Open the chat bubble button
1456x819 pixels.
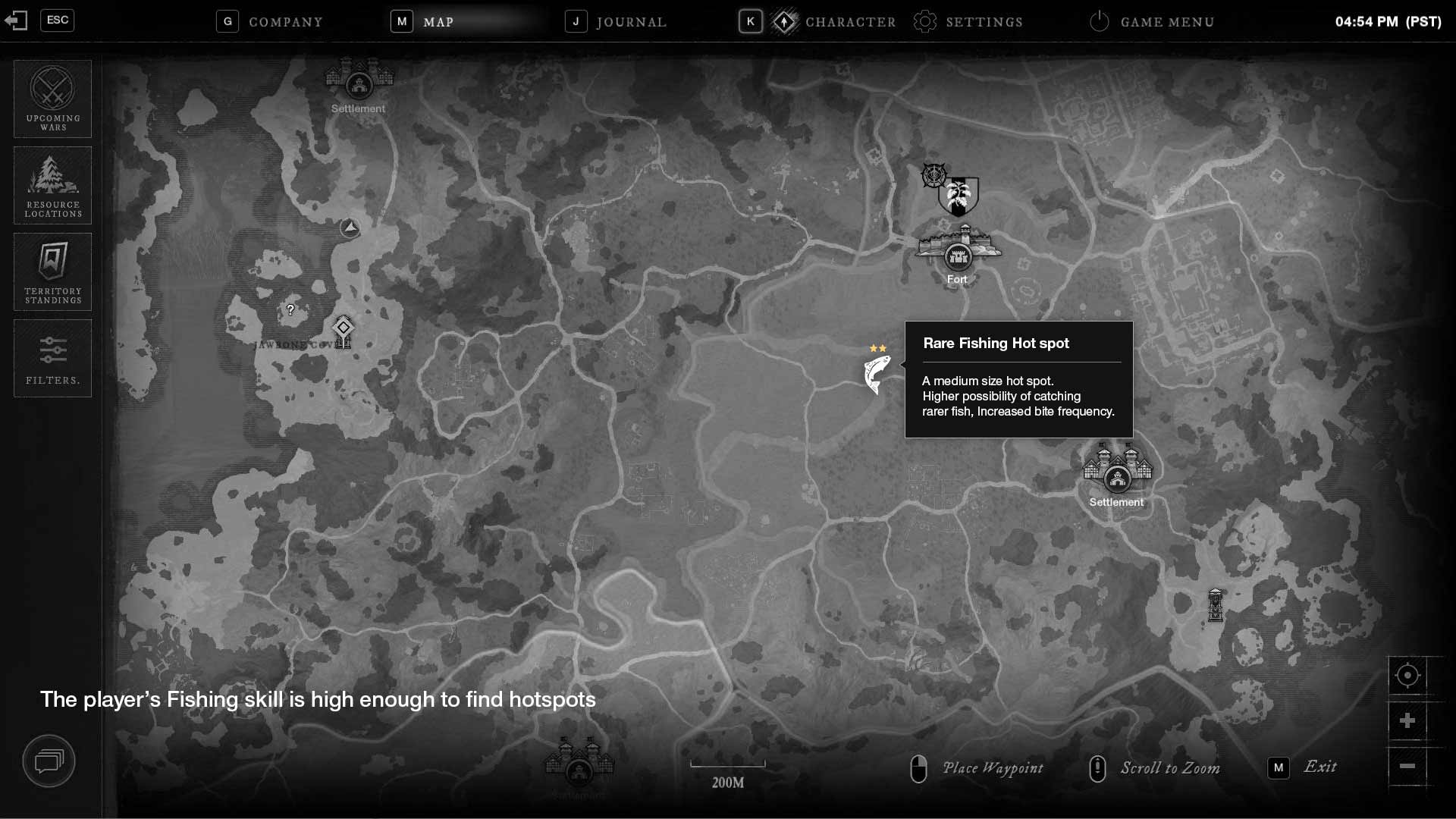(x=49, y=760)
